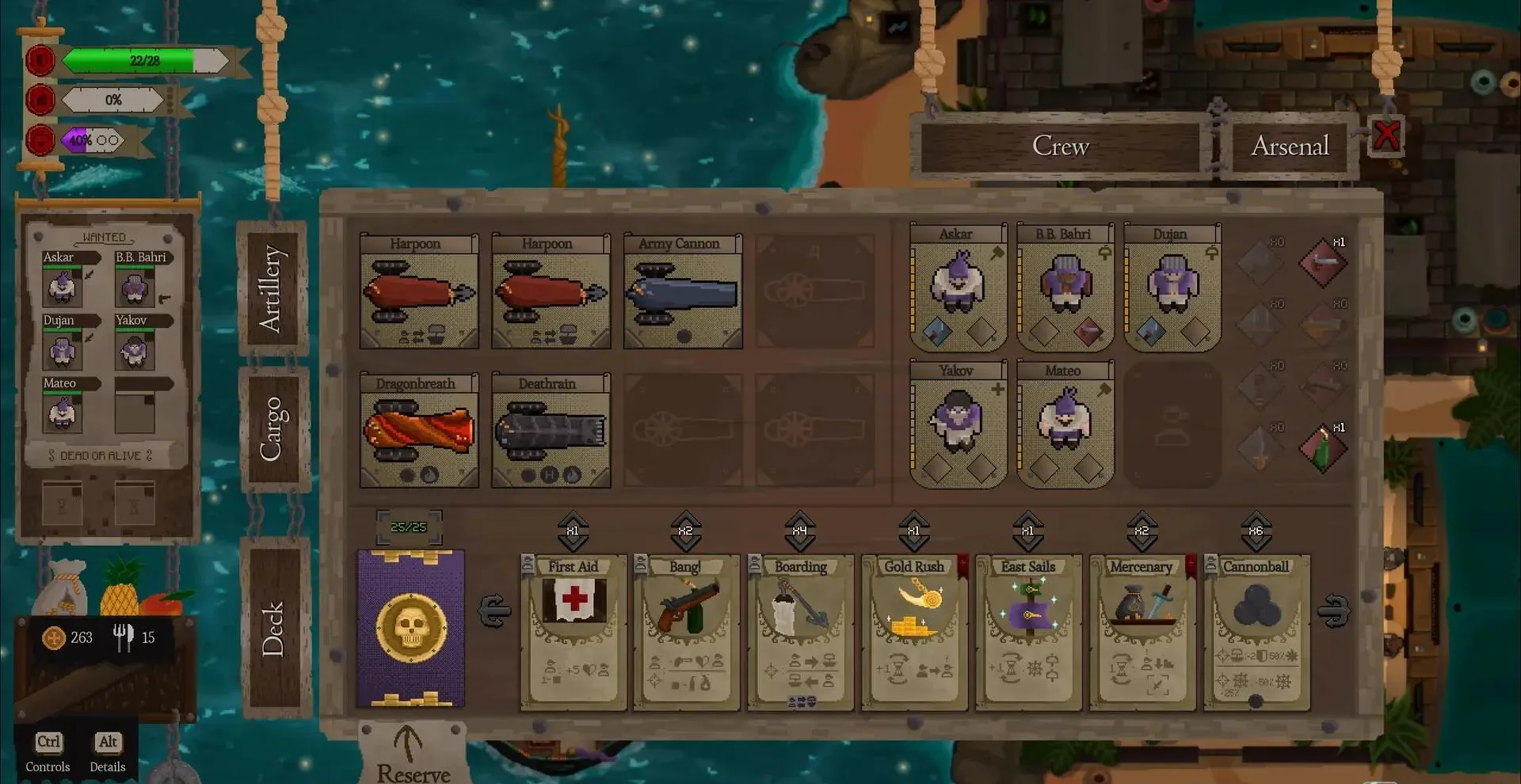Select the Army Cannon artillery slot
The width and height of the screenshot is (1521, 784).
(682, 291)
